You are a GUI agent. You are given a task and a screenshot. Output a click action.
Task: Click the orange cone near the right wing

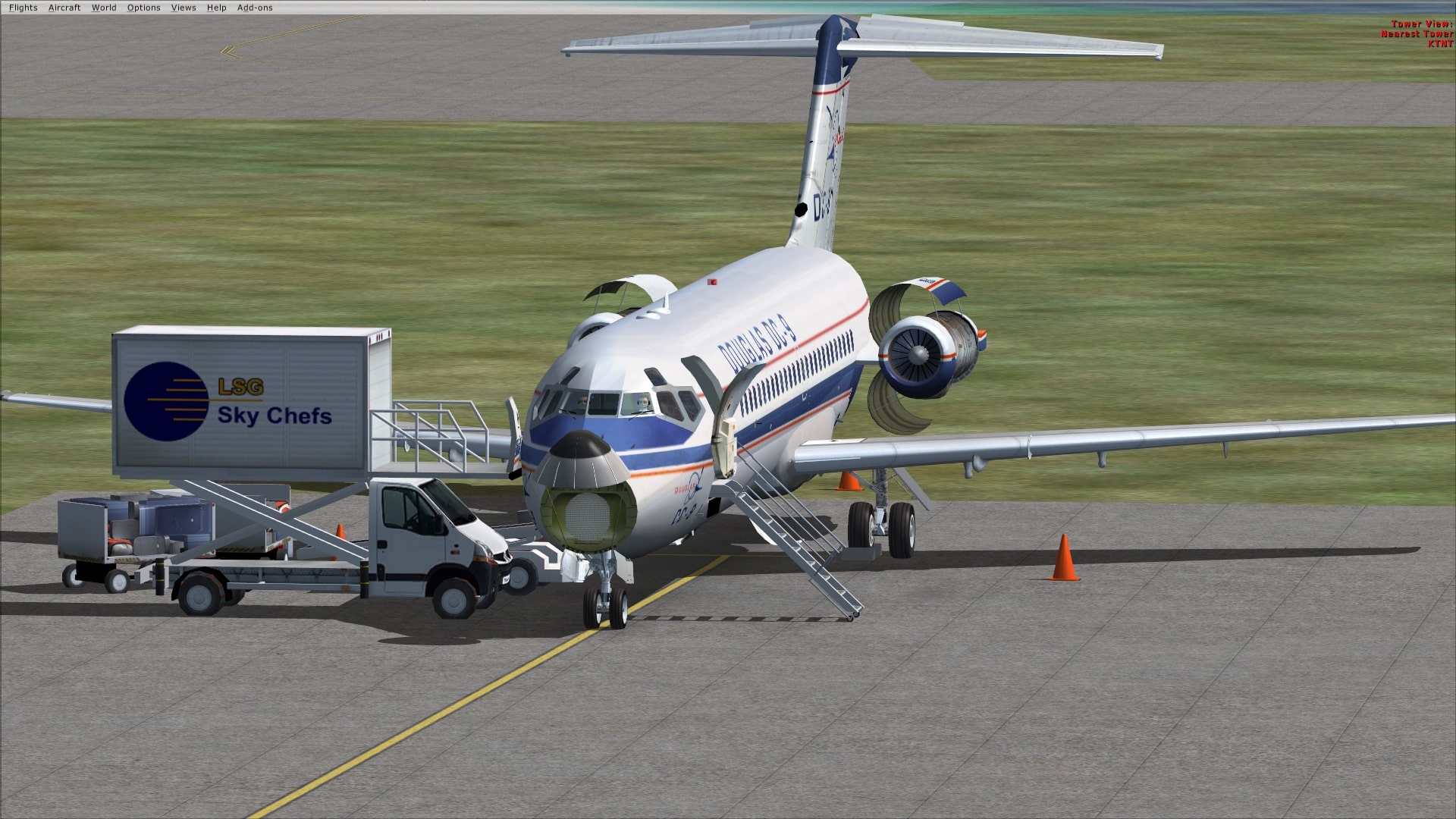tap(1065, 557)
